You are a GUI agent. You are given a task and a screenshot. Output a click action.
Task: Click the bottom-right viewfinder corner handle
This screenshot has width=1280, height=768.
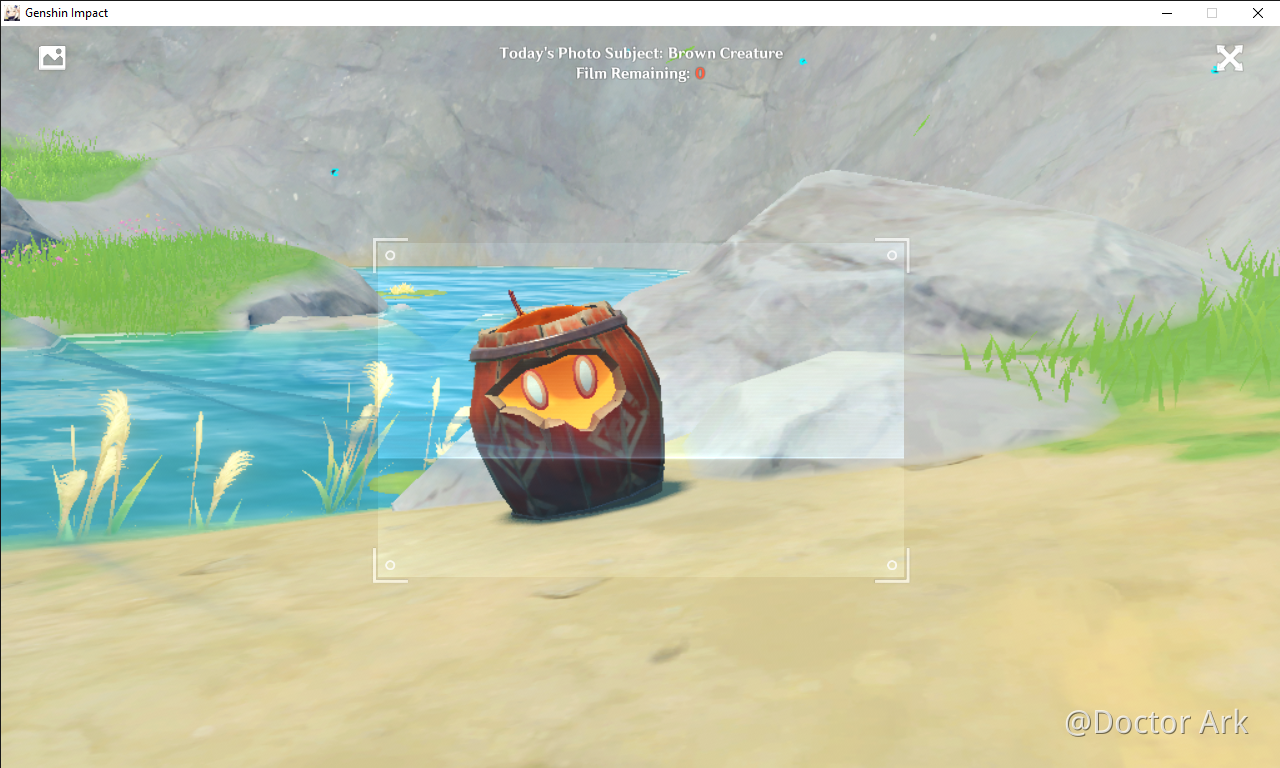coord(891,566)
